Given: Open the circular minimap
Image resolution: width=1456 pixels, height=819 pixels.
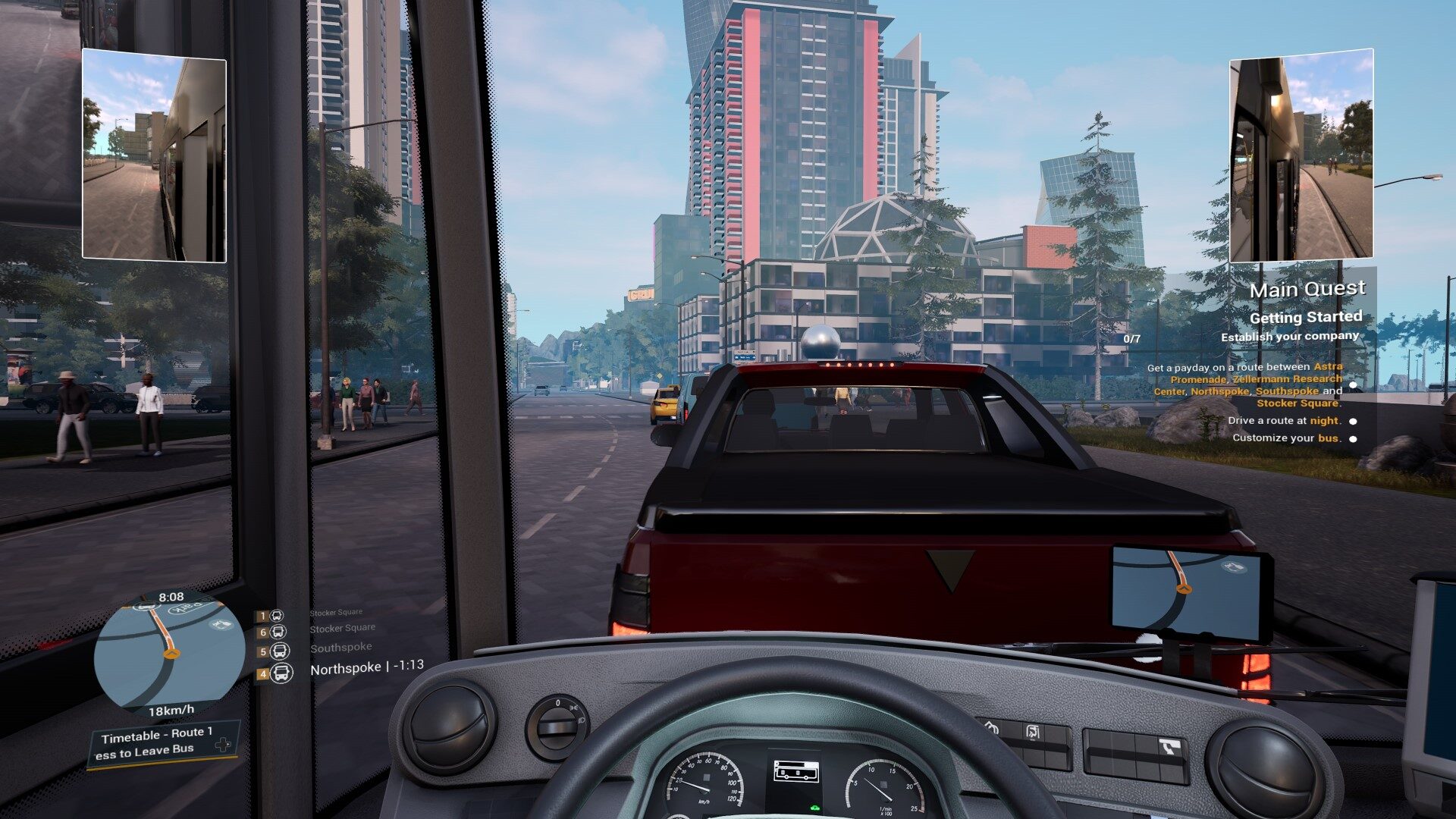Looking at the screenshot, I should point(169,651).
